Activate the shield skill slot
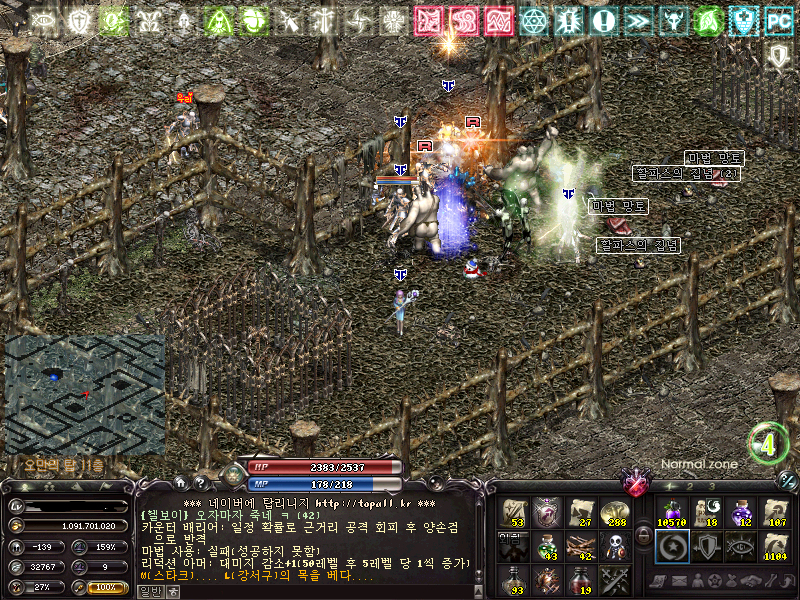Image resolution: width=800 pixels, height=600 pixels. click(x=705, y=546)
